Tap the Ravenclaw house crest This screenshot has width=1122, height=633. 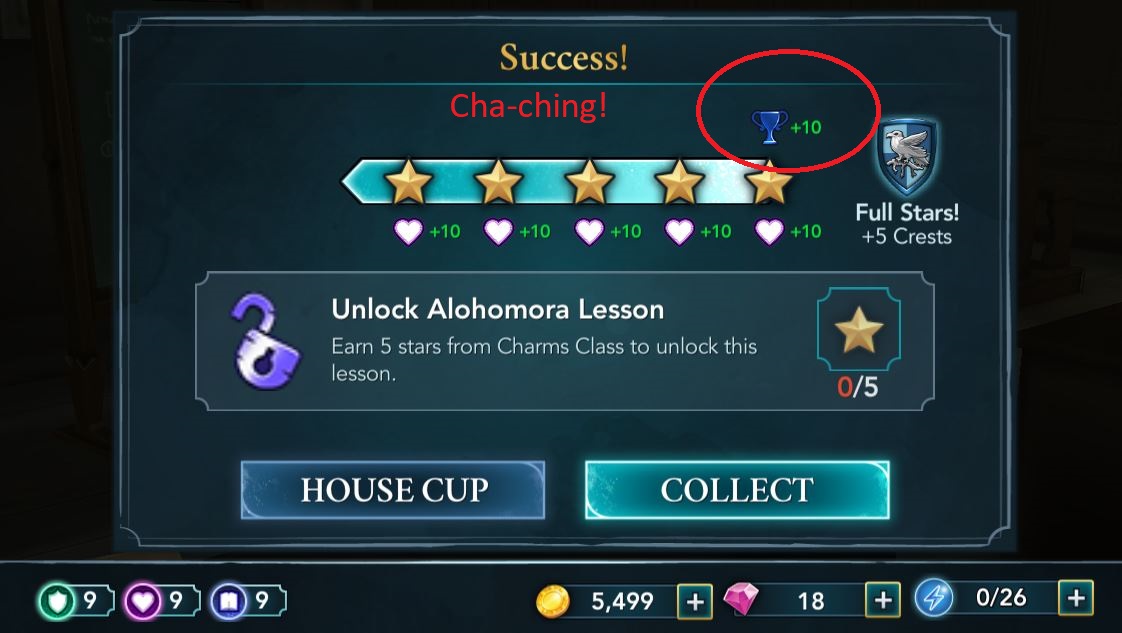pos(906,156)
